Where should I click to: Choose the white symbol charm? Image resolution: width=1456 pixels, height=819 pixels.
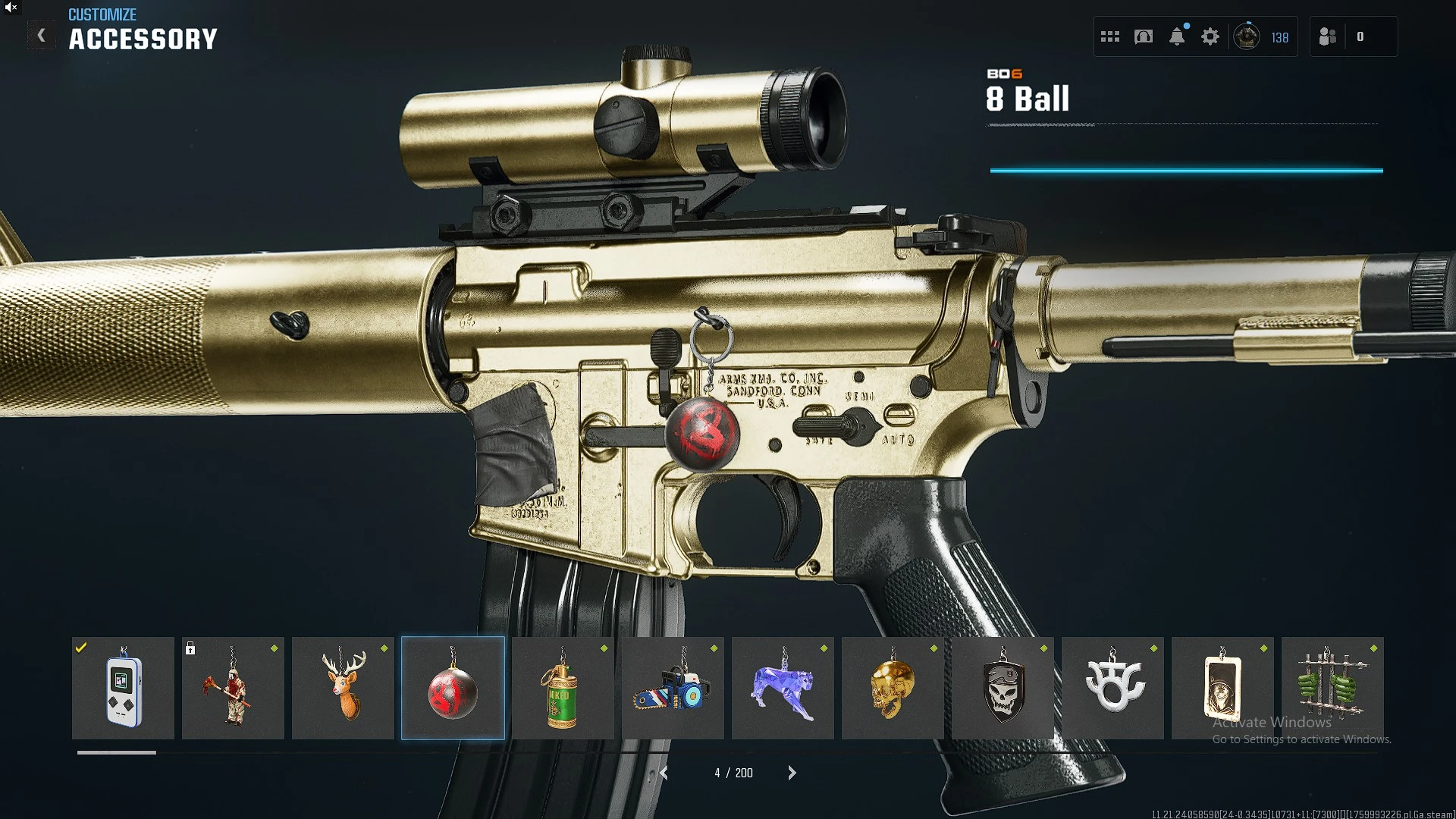coord(1112,688)
